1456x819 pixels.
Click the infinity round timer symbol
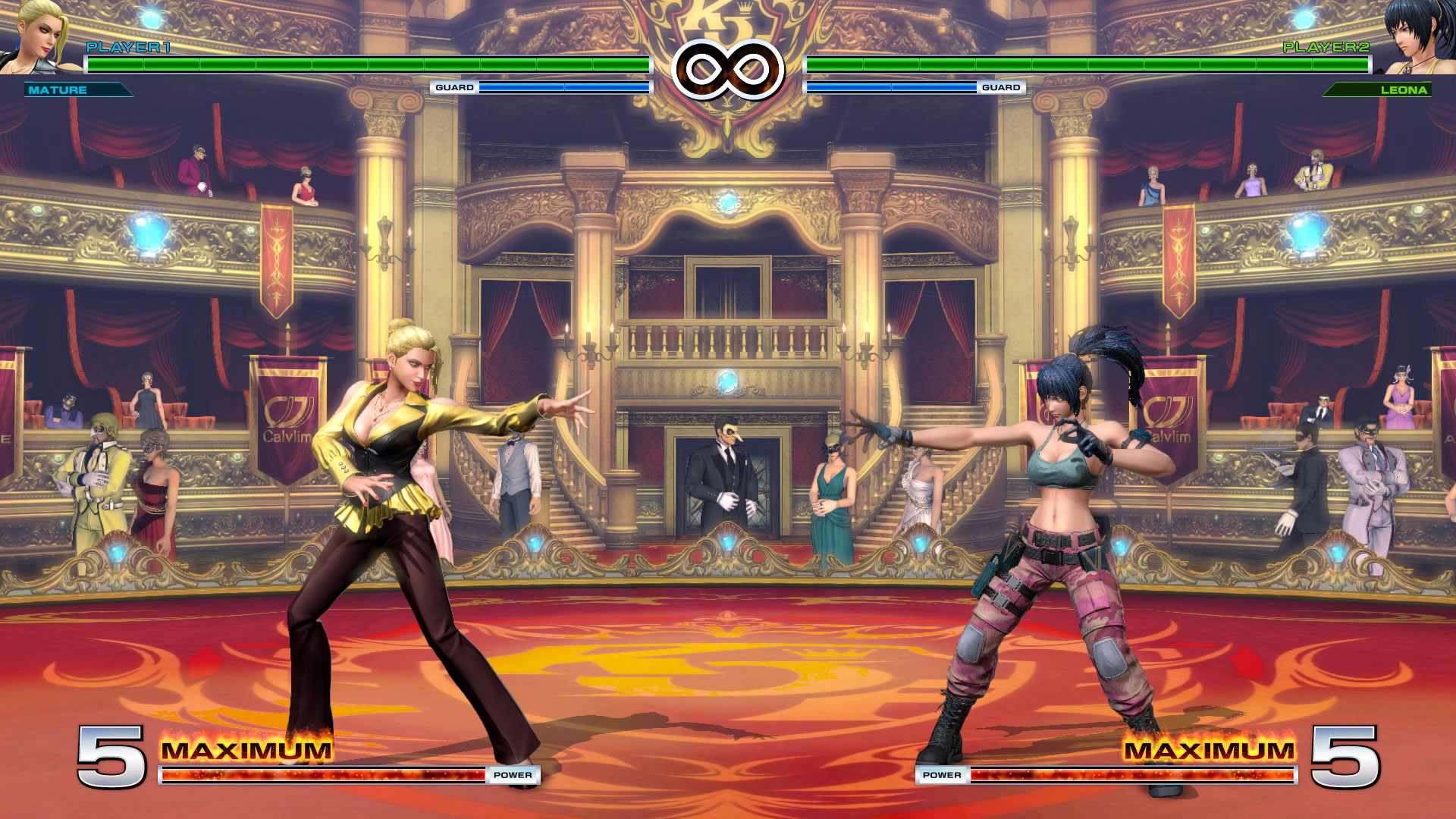tap(728, 68)
